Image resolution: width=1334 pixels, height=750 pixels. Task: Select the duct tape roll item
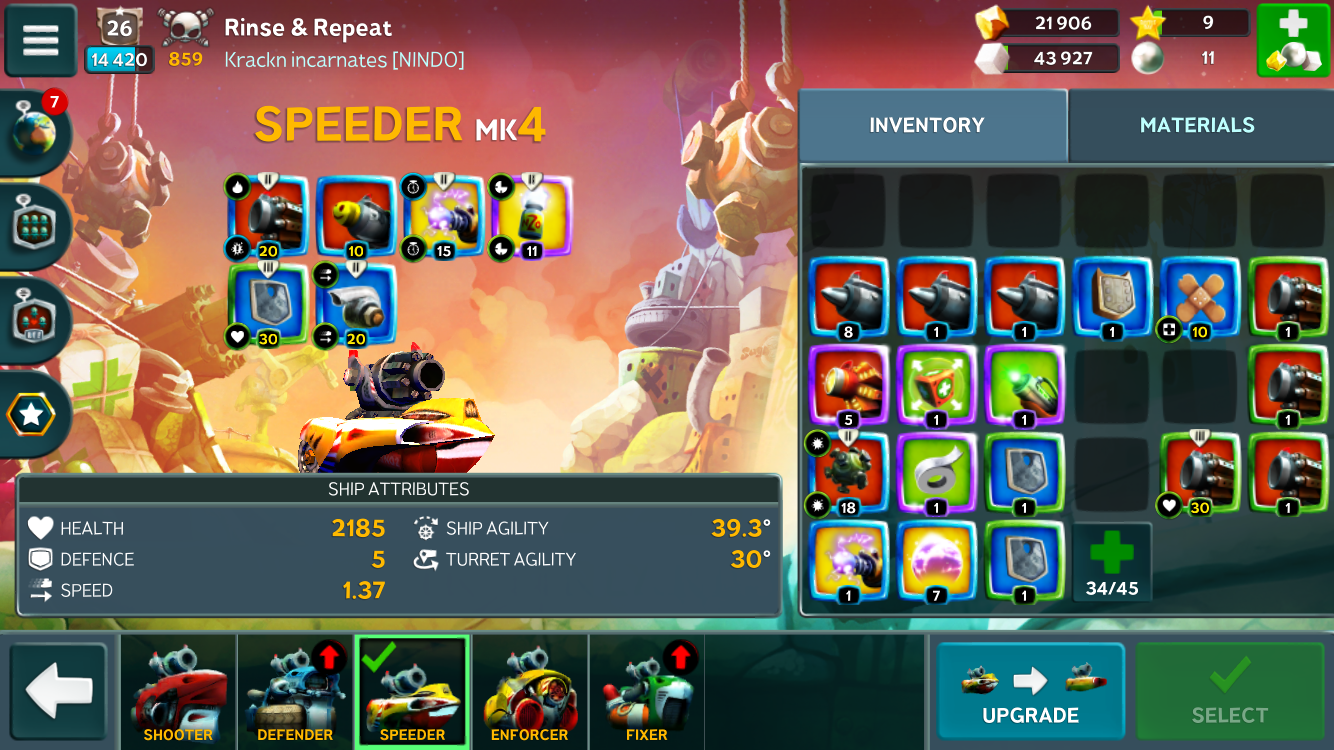click(937, 475)
